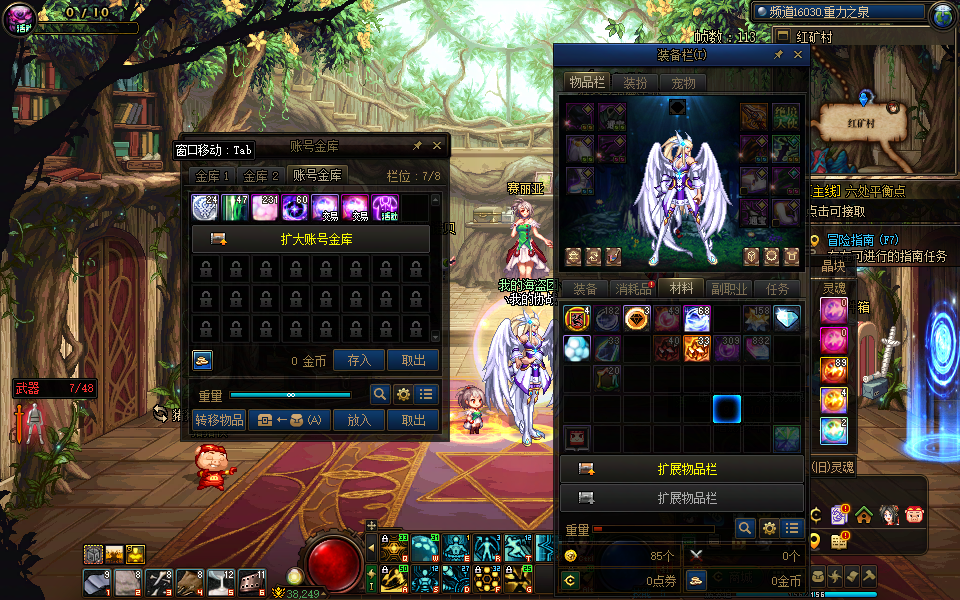Image resolution: width=960 pixels, height=600 pixels.
Task: Switch to the 装扮 costume tab
Action: point(635,83)
